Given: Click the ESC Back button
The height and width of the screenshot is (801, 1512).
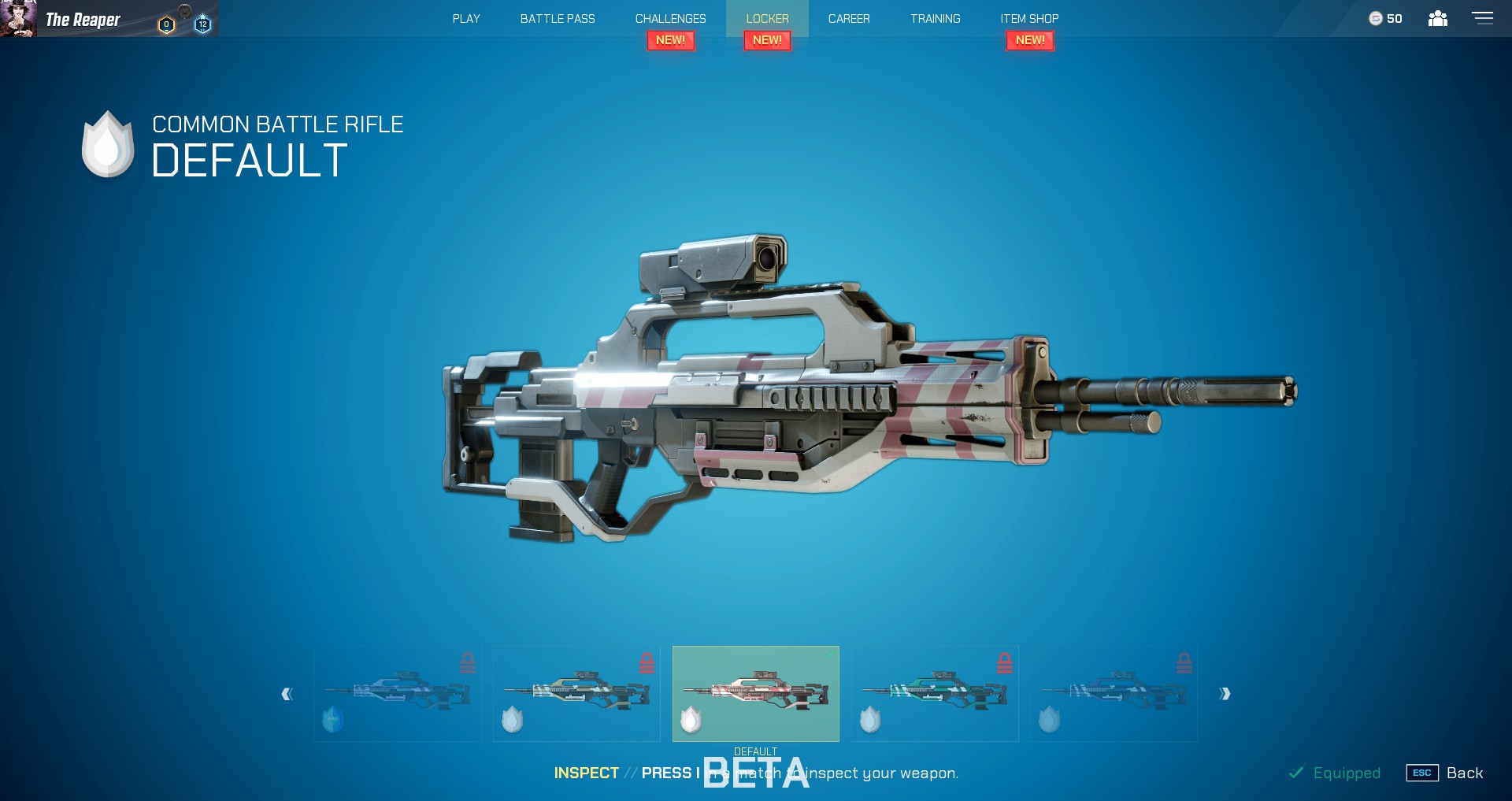Looking at the screenshot, I should click(x=1446, y=773).
